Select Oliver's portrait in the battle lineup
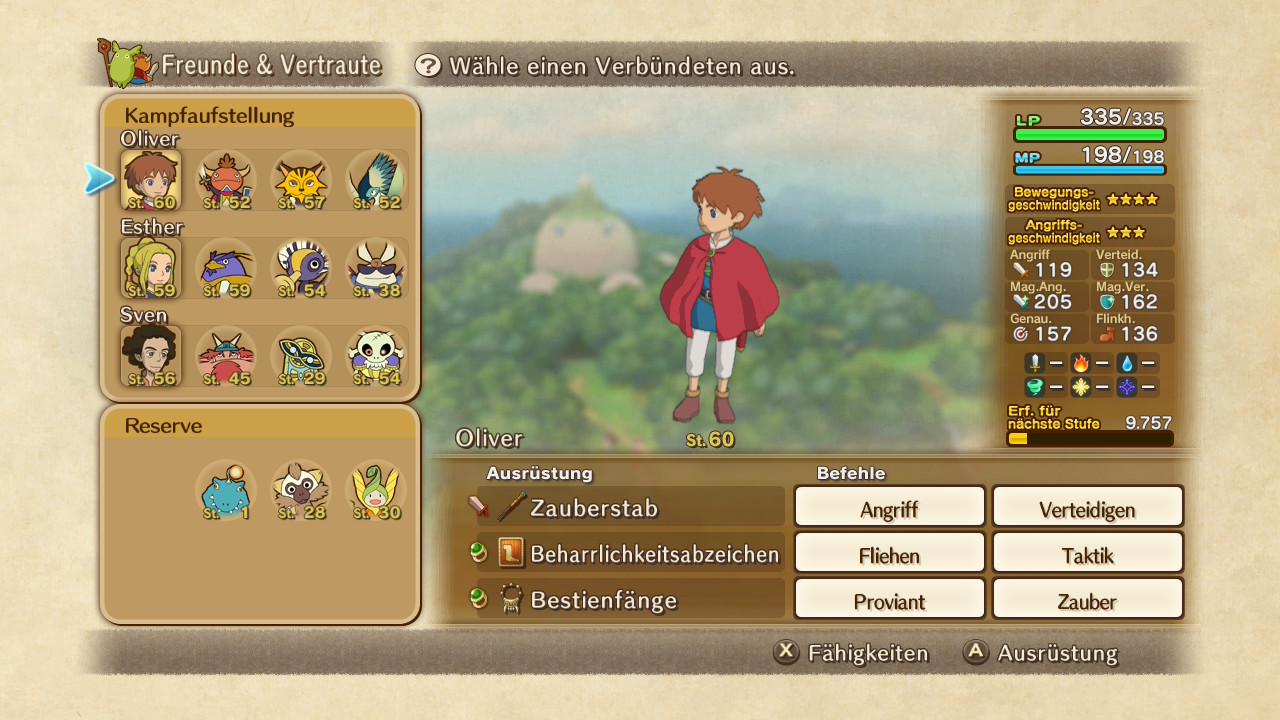This screenshot has height=720, width=1280. [x=151, y=181]
